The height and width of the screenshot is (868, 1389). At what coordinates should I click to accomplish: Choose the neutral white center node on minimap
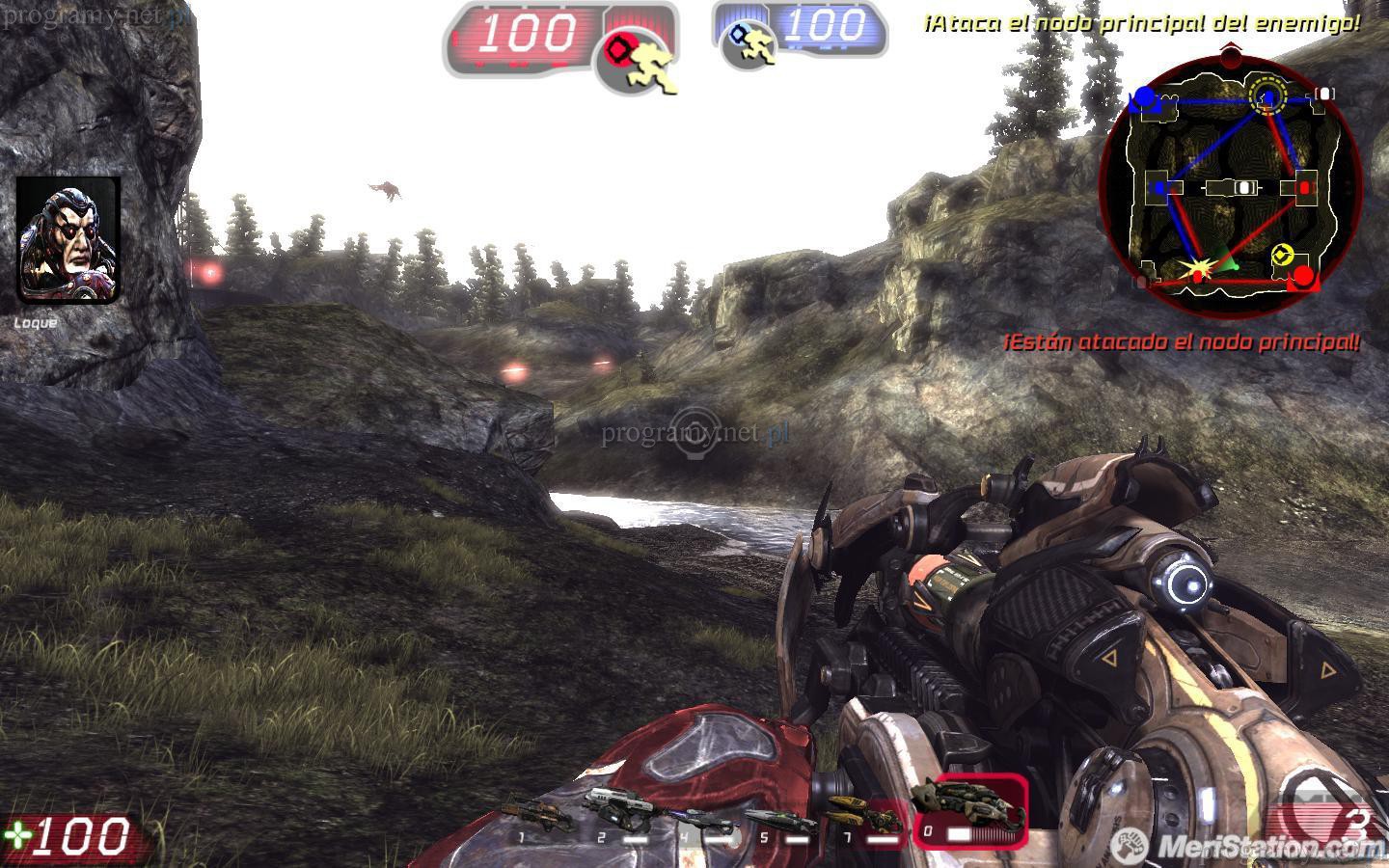tap(1243, 188)
